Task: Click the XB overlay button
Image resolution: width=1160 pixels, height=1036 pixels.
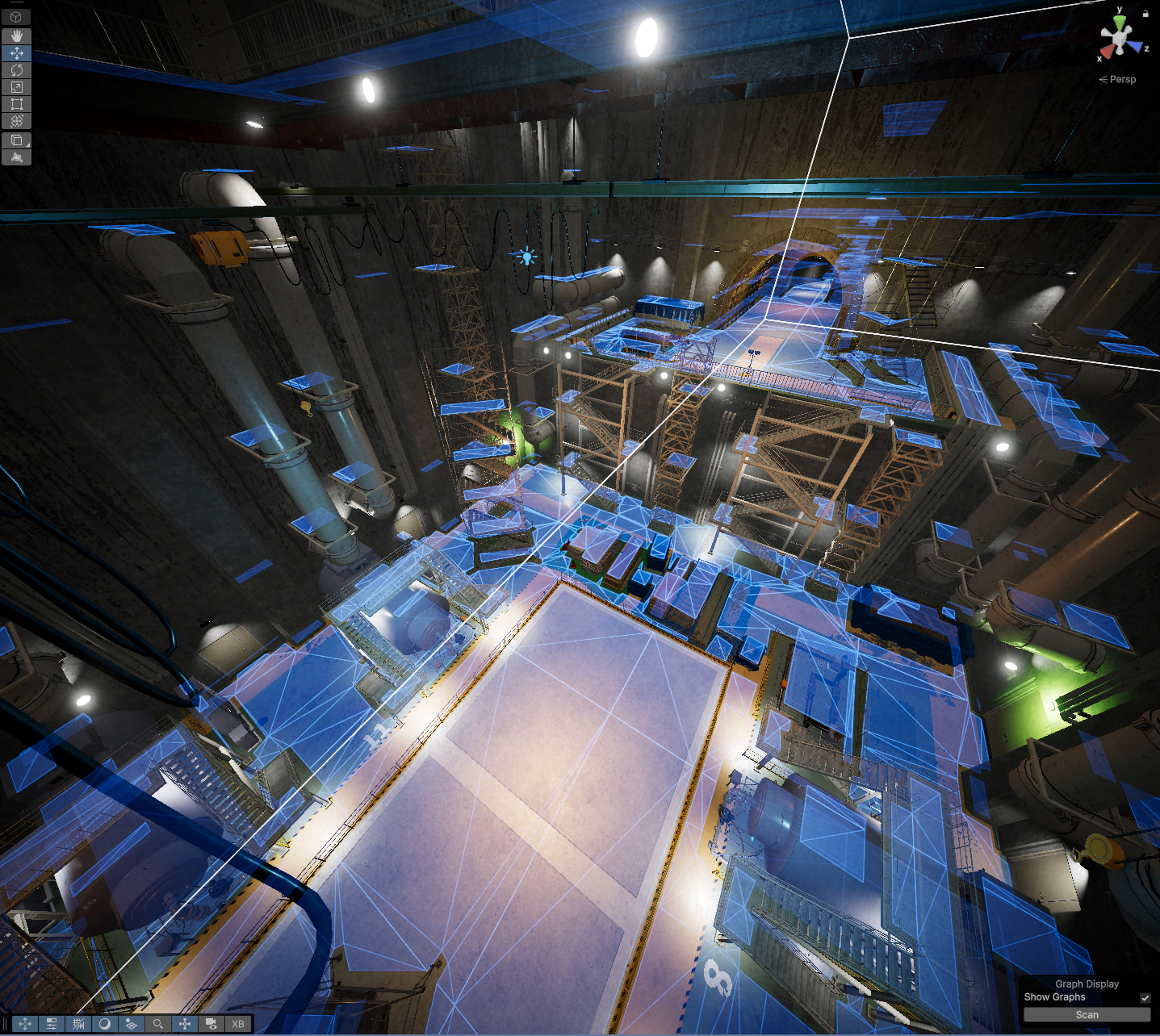Action: coord(238,1024)
